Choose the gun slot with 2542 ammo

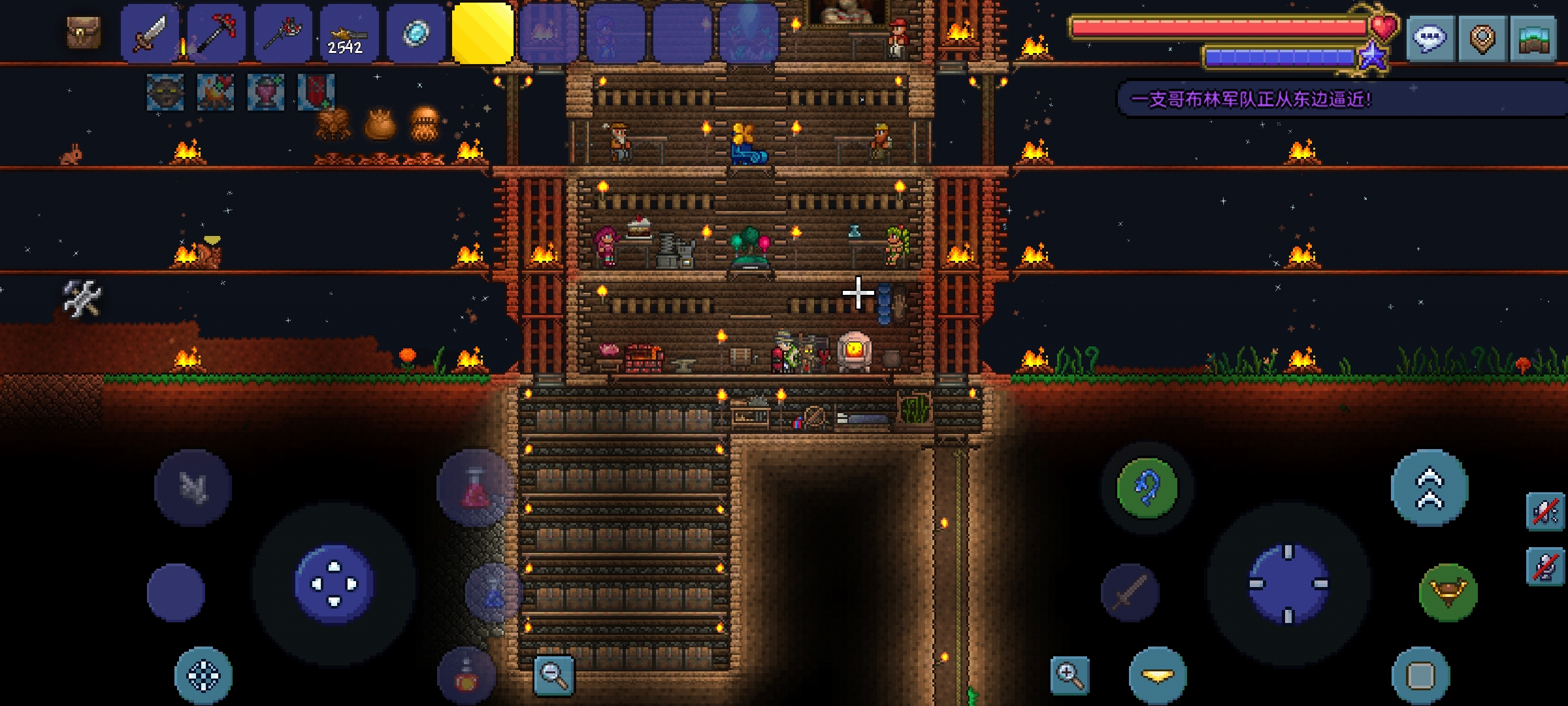pos(348,34)
